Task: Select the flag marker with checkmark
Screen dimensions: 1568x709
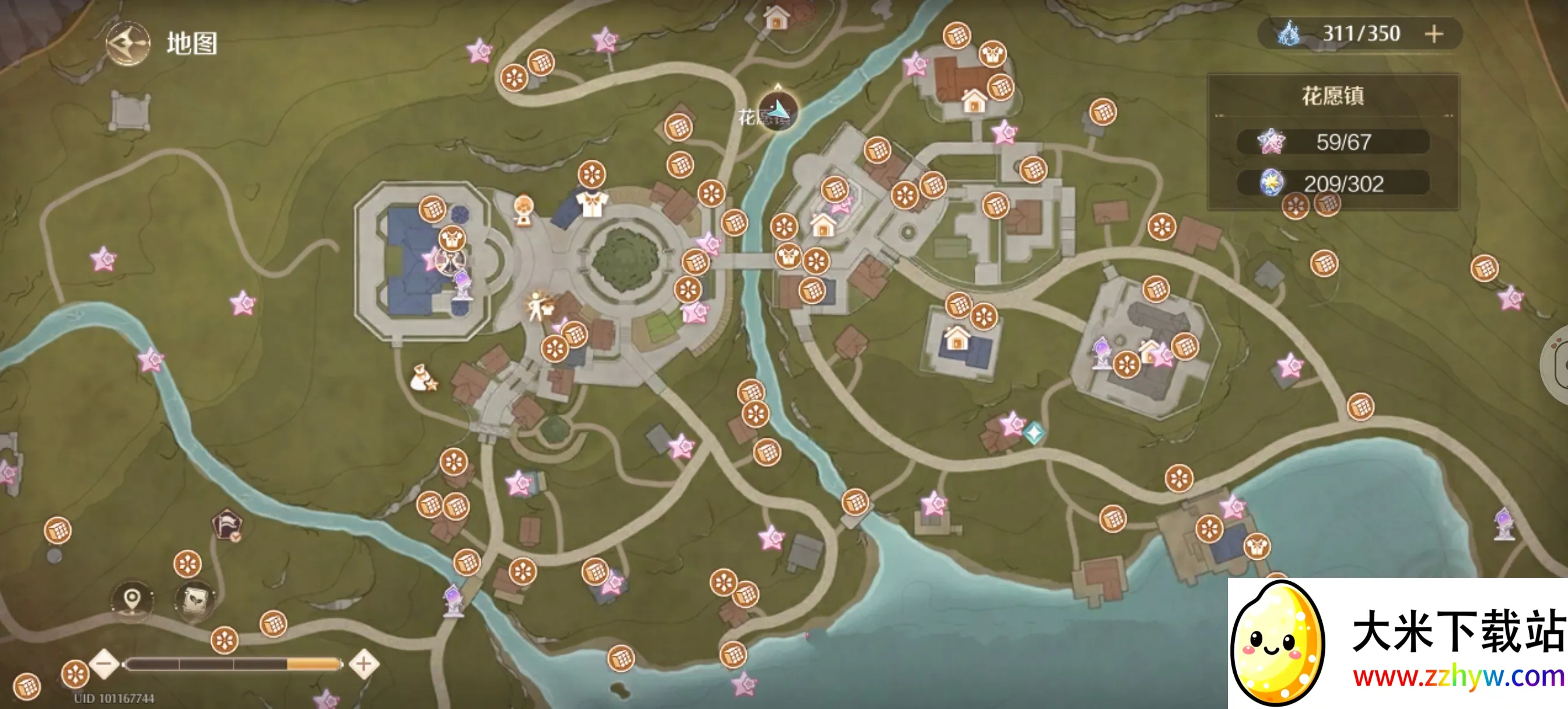Action: (x=227, y=525)
